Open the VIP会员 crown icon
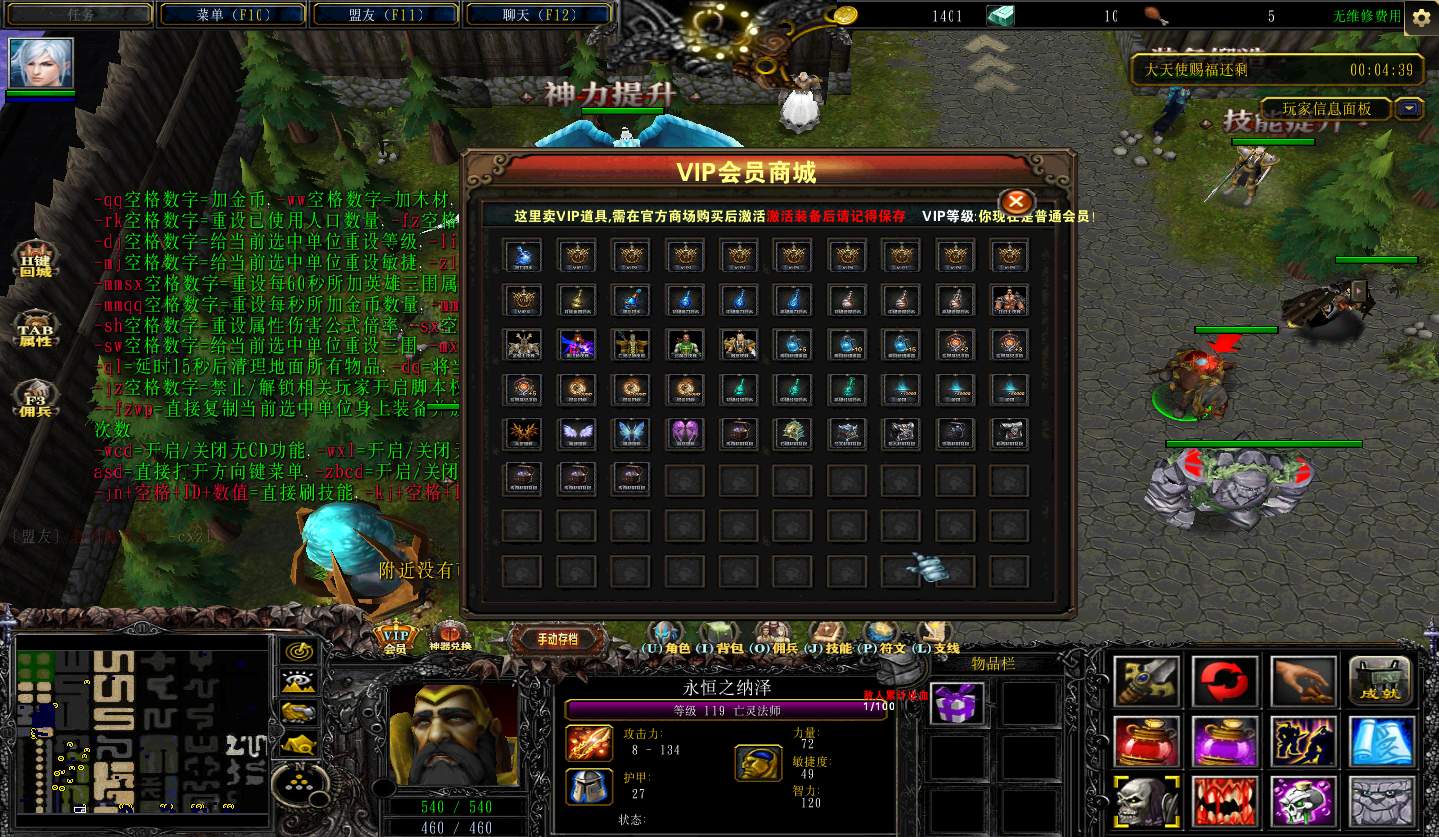This screenshot has width=1439, height=837. click(396, 639)
